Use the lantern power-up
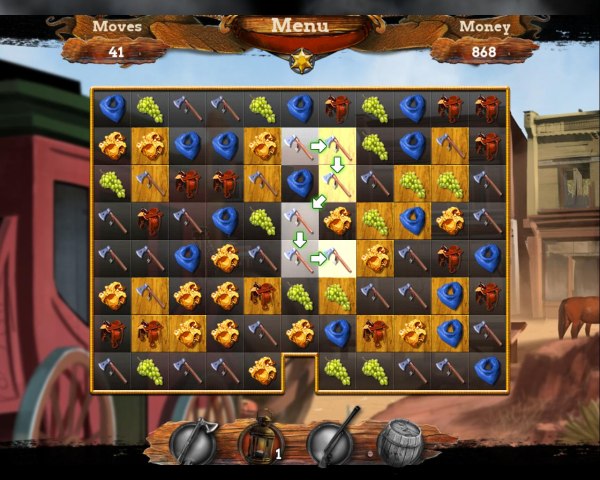 point(261,443)
